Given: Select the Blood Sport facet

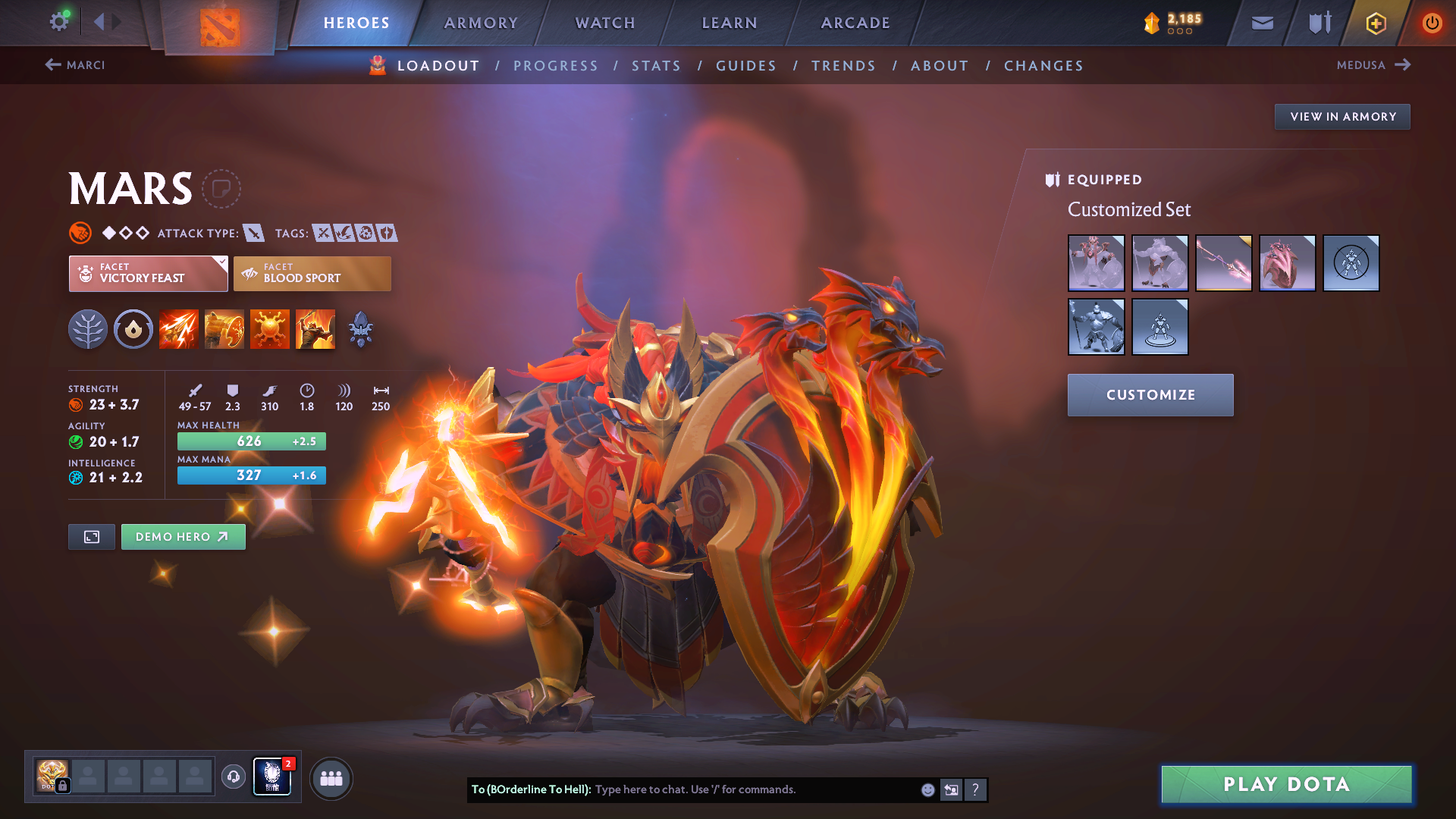Looking at the screenshot, I should tap(312, 274).
